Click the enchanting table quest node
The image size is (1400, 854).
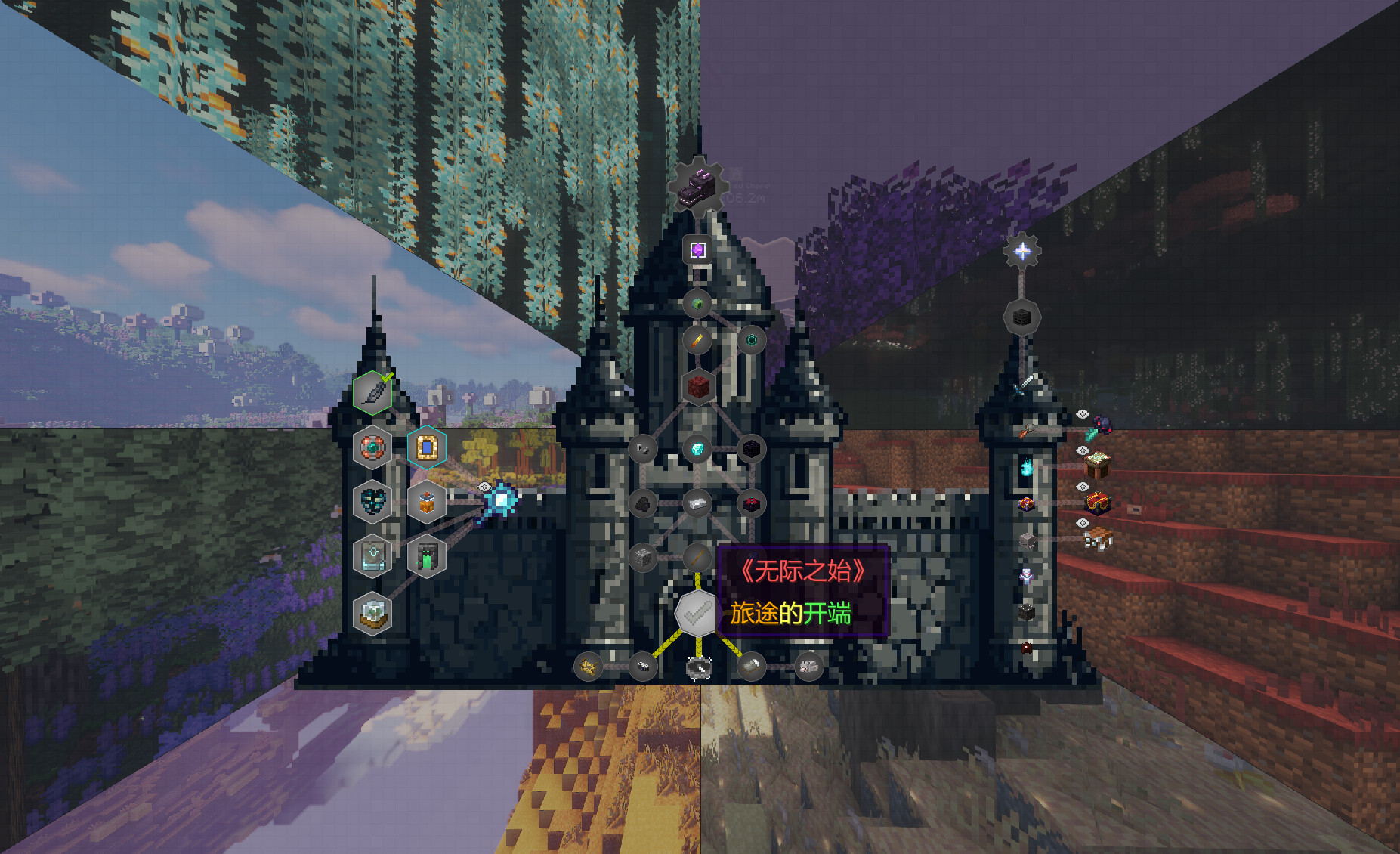(1097, 463)
